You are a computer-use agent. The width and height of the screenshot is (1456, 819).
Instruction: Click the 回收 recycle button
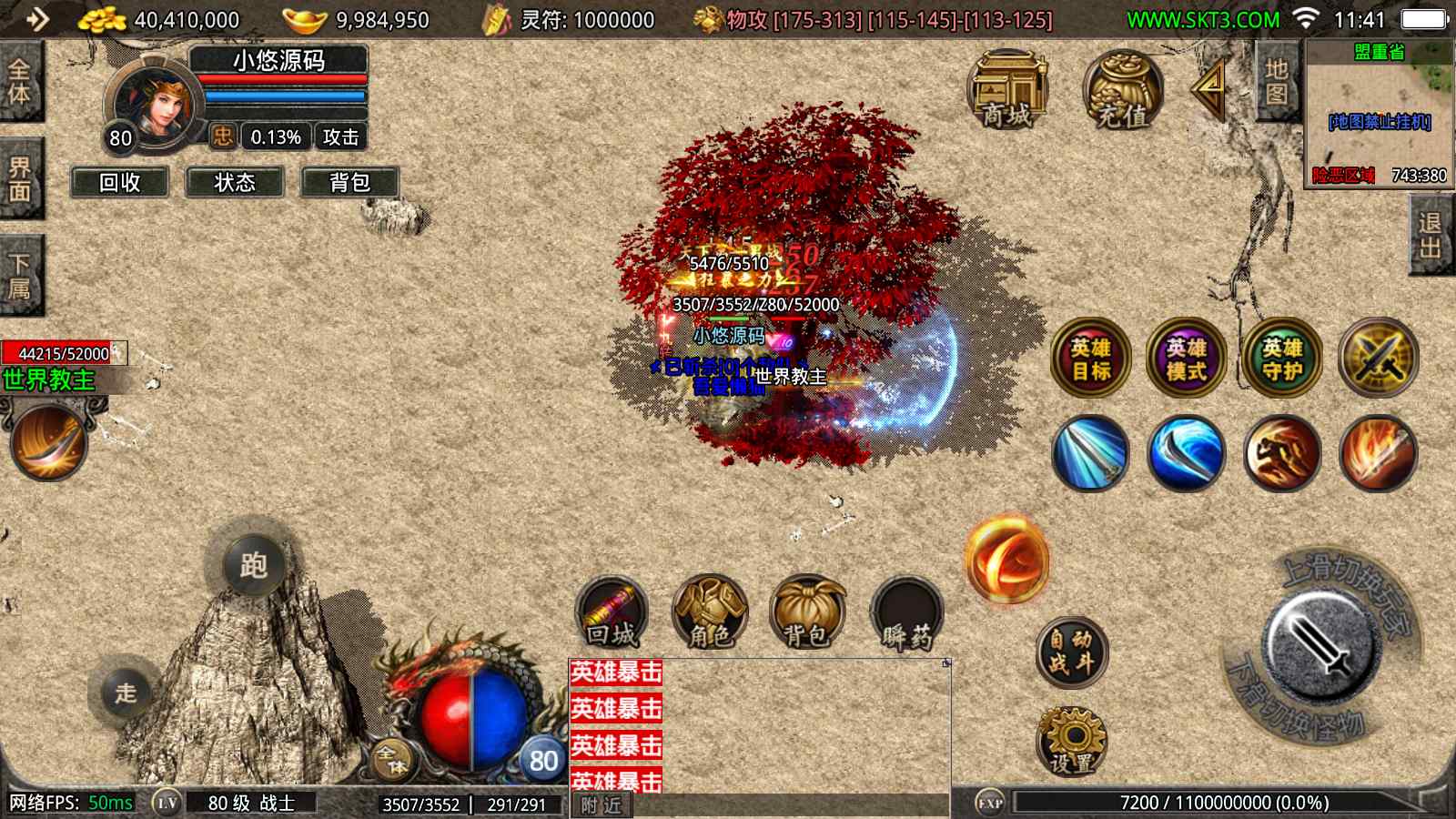pyautogui.click(x=120, y=182)
